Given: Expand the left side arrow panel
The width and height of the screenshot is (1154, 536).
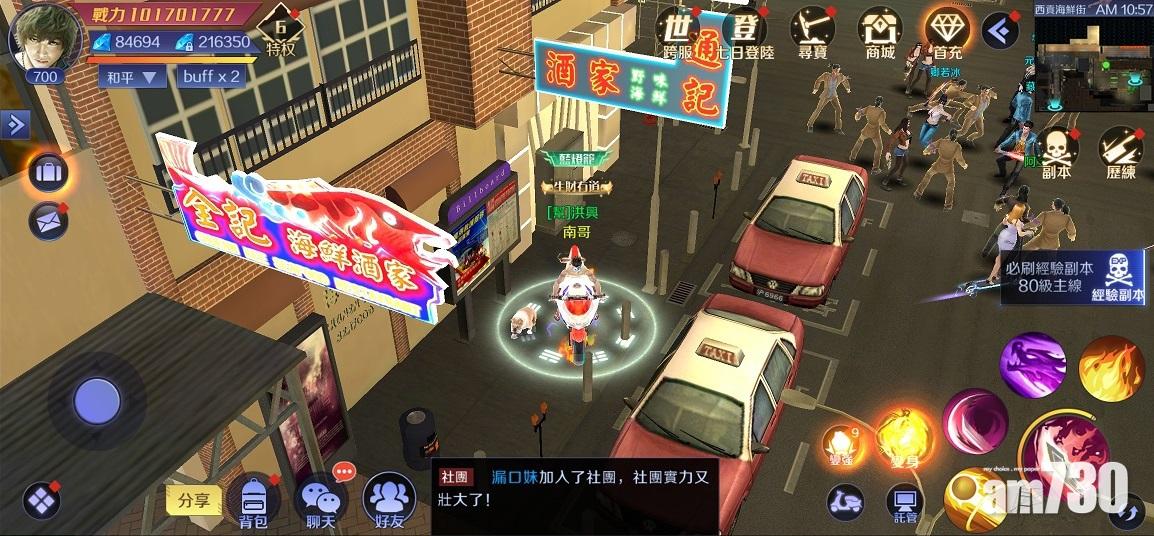Looking at the screenshot, I should [15, 124].
